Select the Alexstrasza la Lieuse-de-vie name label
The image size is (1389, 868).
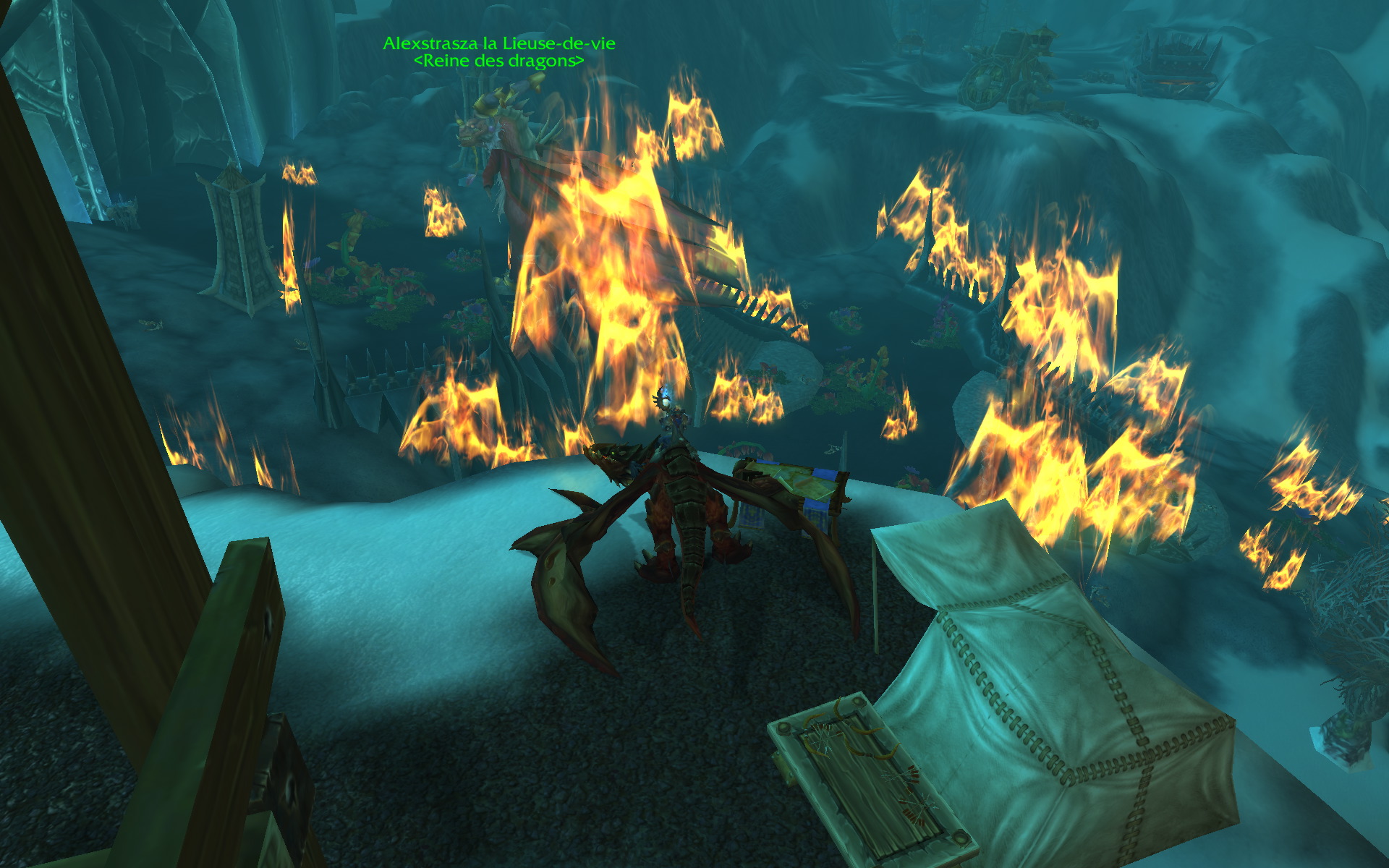pos(498,43)
